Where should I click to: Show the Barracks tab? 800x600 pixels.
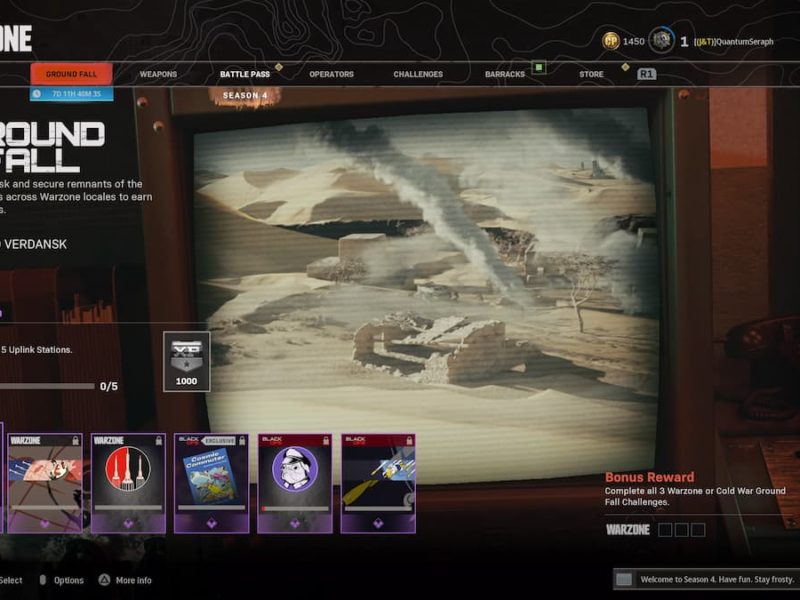[505, 74]
